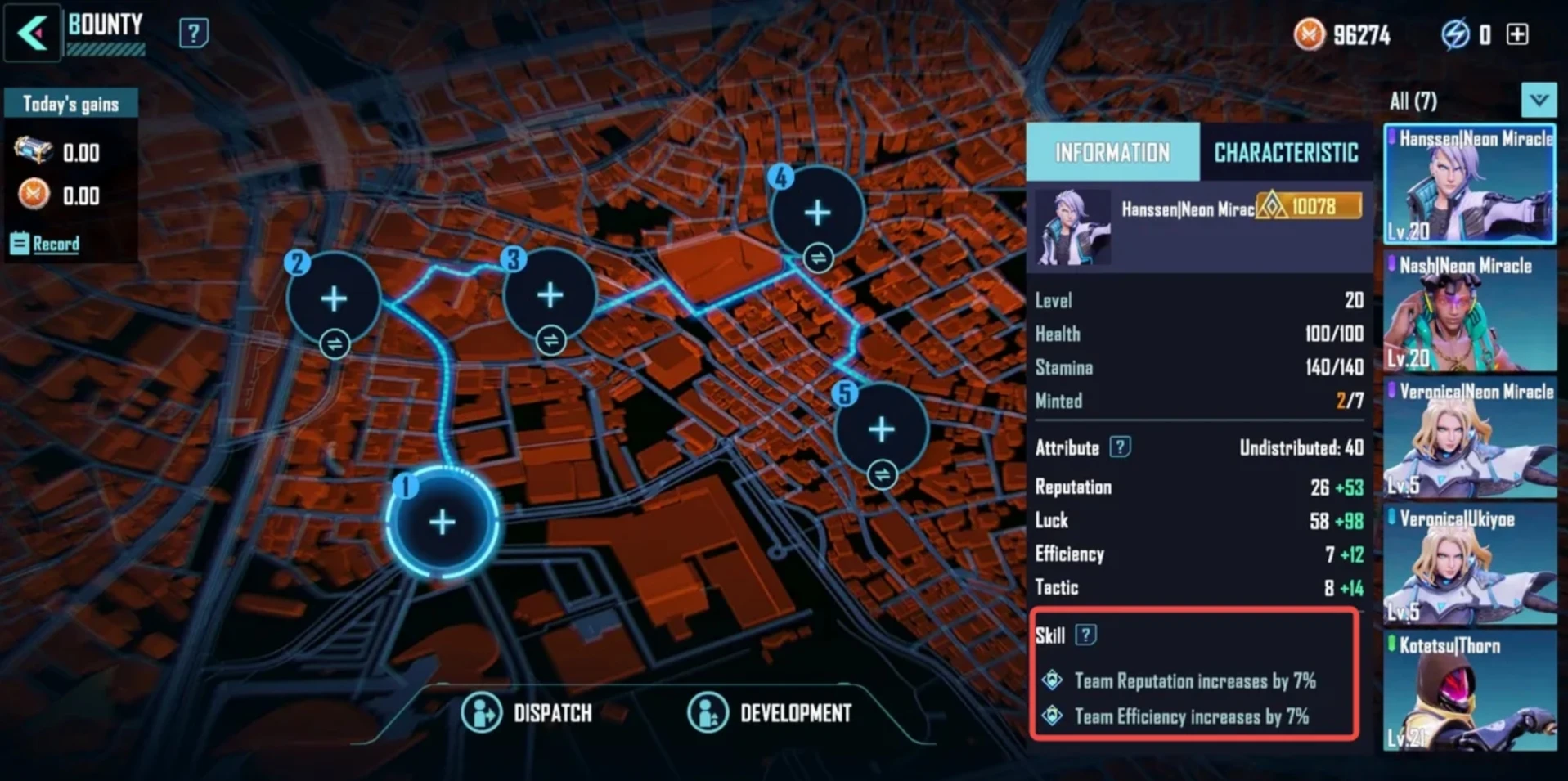The image size is (1568, 781).
Task: Show the Attribute help tooltip
Action: (1120, 447)
